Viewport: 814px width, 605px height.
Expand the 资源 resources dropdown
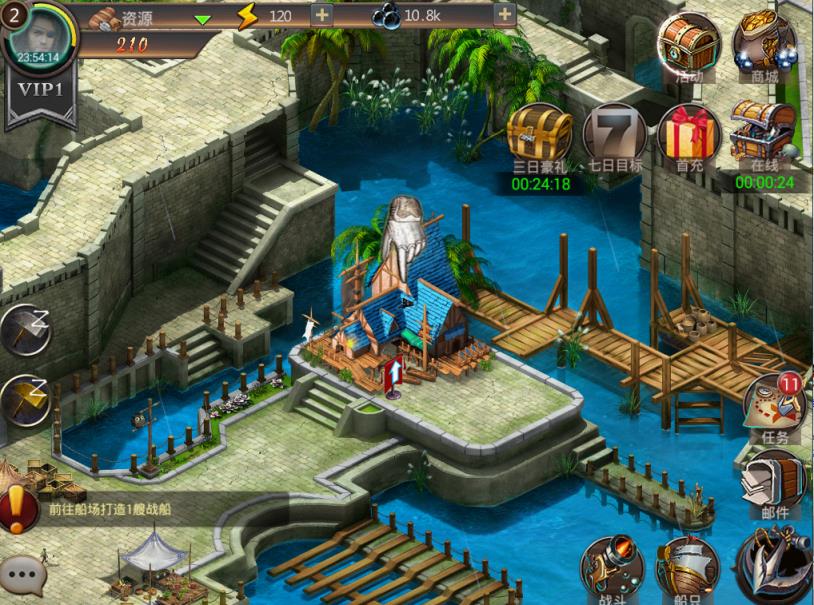(203, 17)
